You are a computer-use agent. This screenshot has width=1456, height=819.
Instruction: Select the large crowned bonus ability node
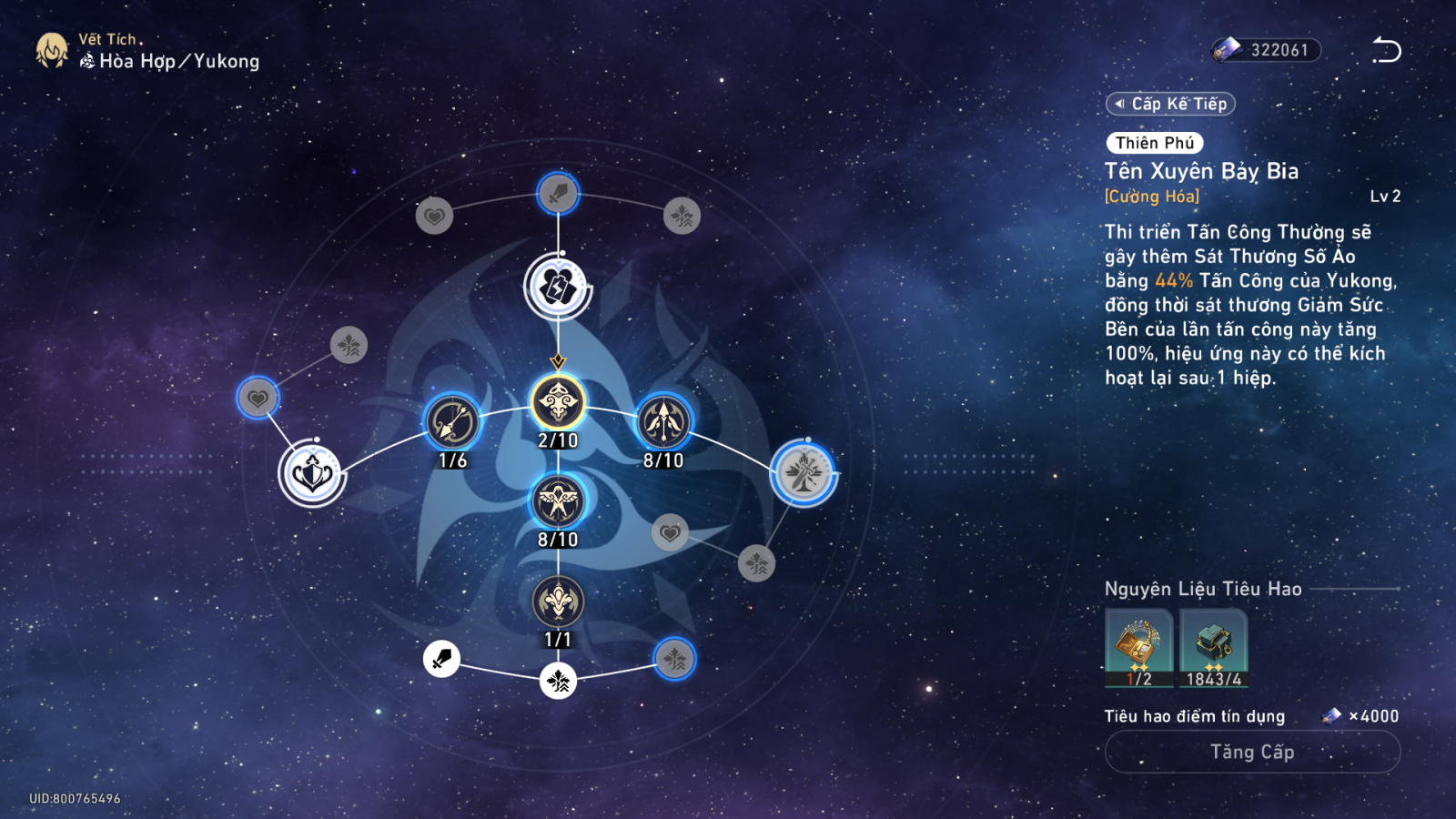[311, 473]
